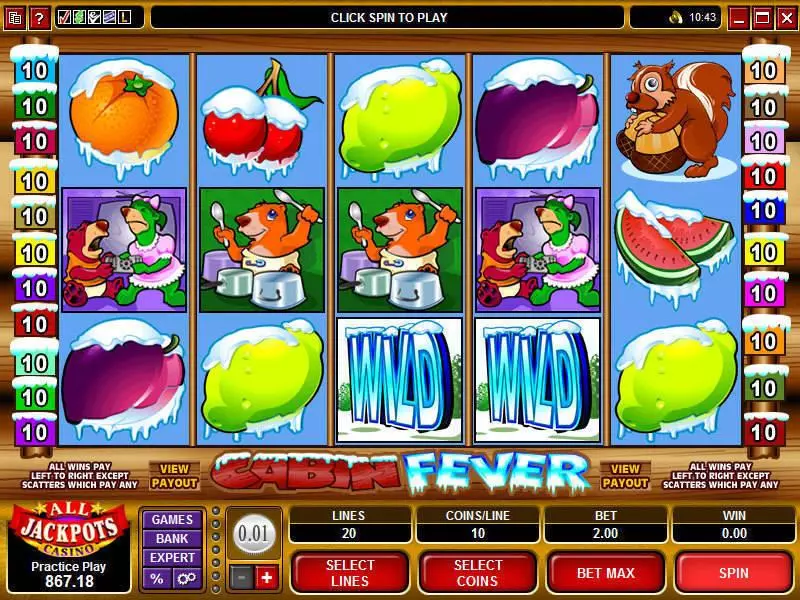
Task: Open the Select Coins option
Action: pos(477,573)
